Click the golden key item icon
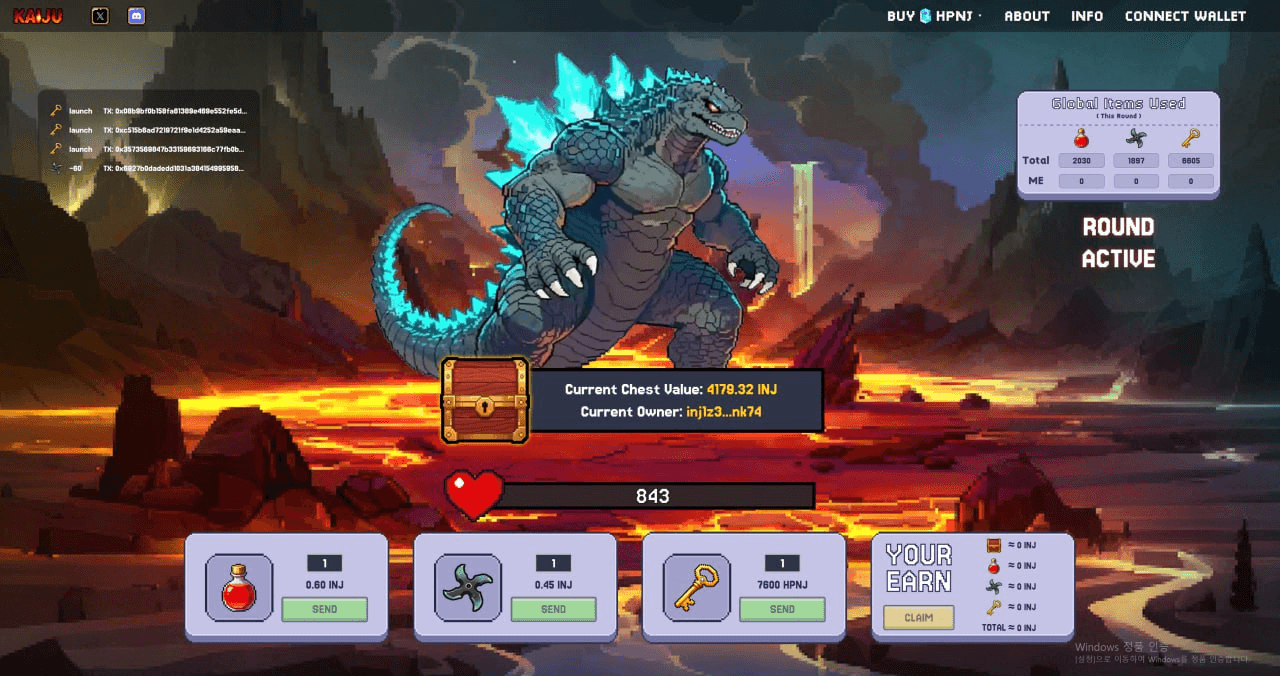 point(697,588)
